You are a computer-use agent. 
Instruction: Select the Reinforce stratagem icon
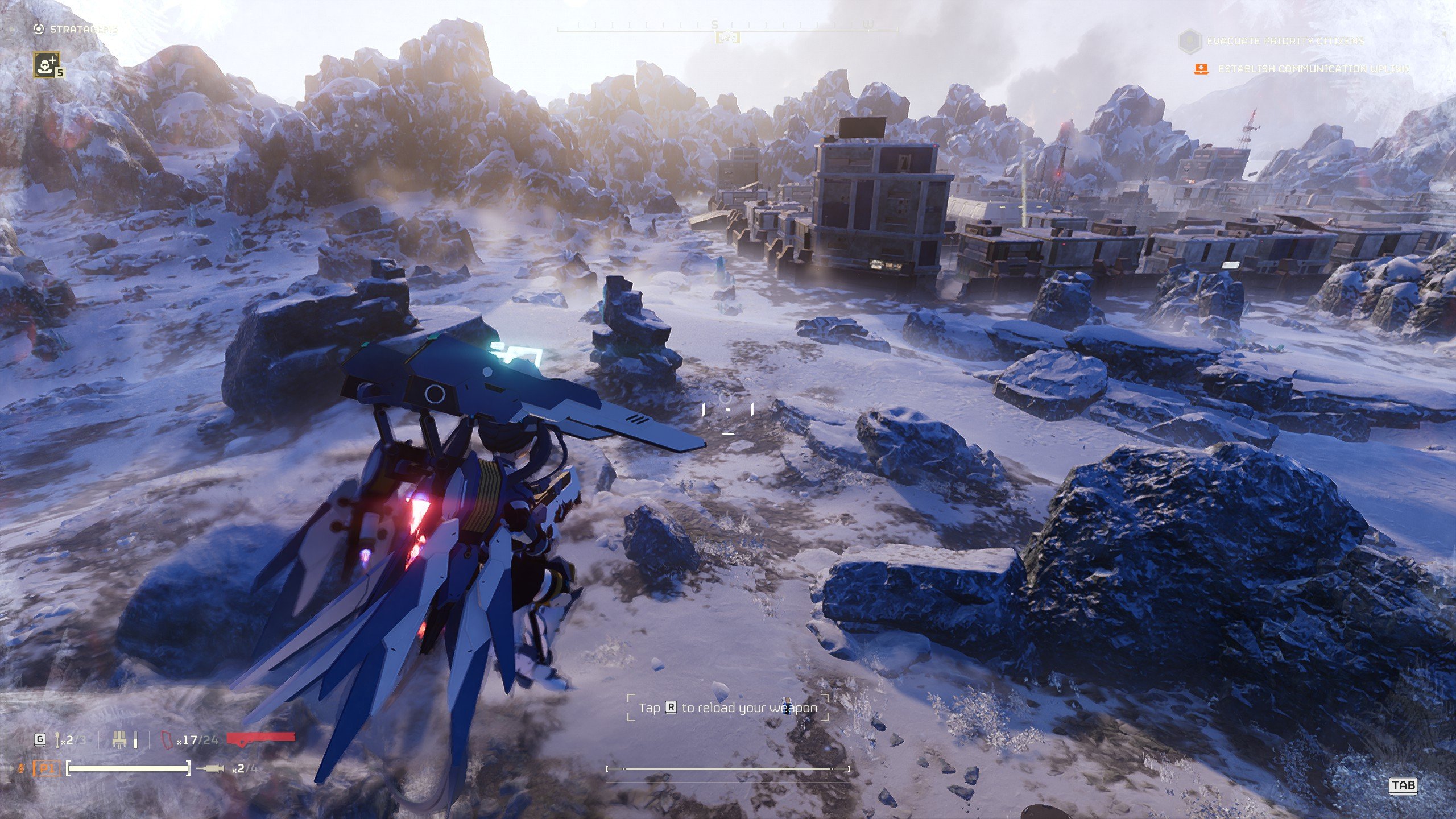coord(46,64)
